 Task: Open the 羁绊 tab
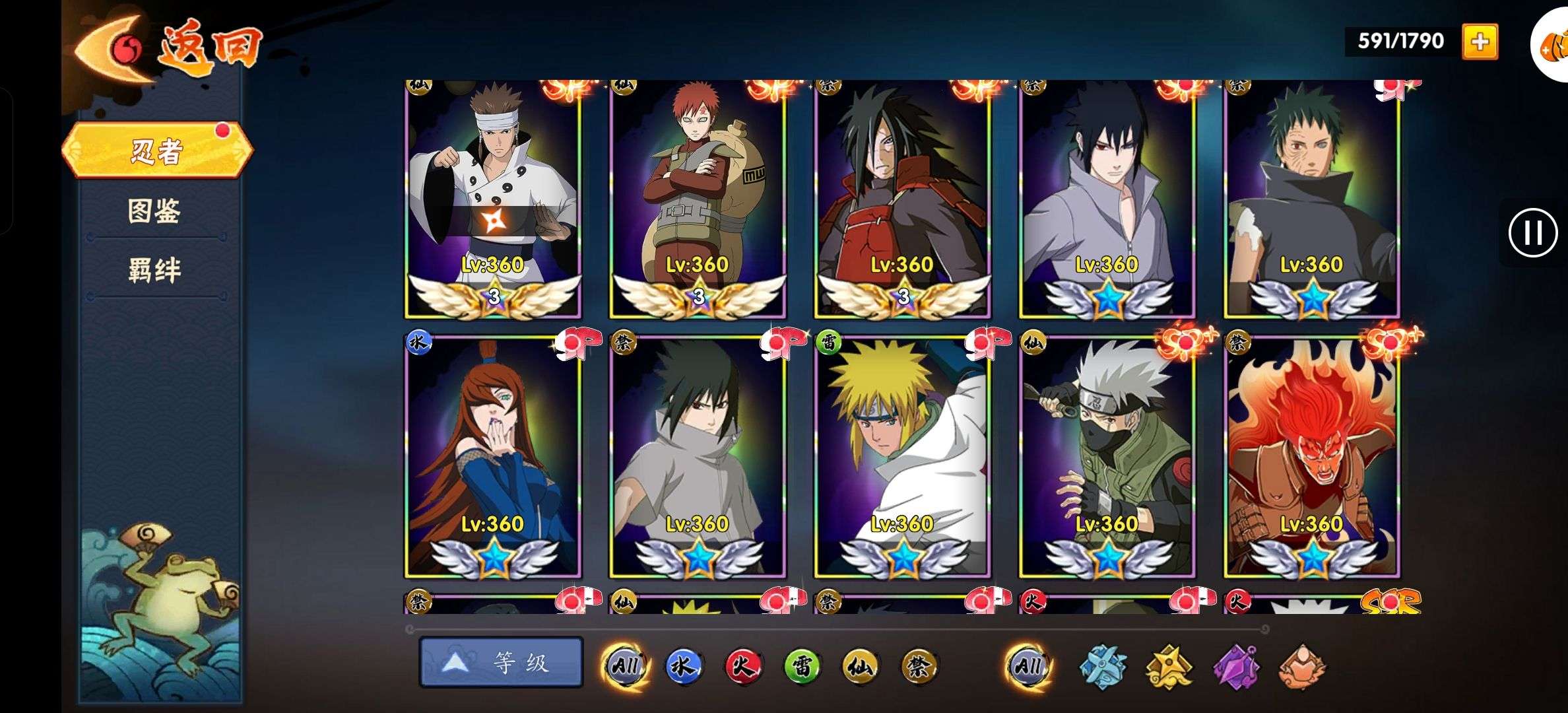[154, 270]
